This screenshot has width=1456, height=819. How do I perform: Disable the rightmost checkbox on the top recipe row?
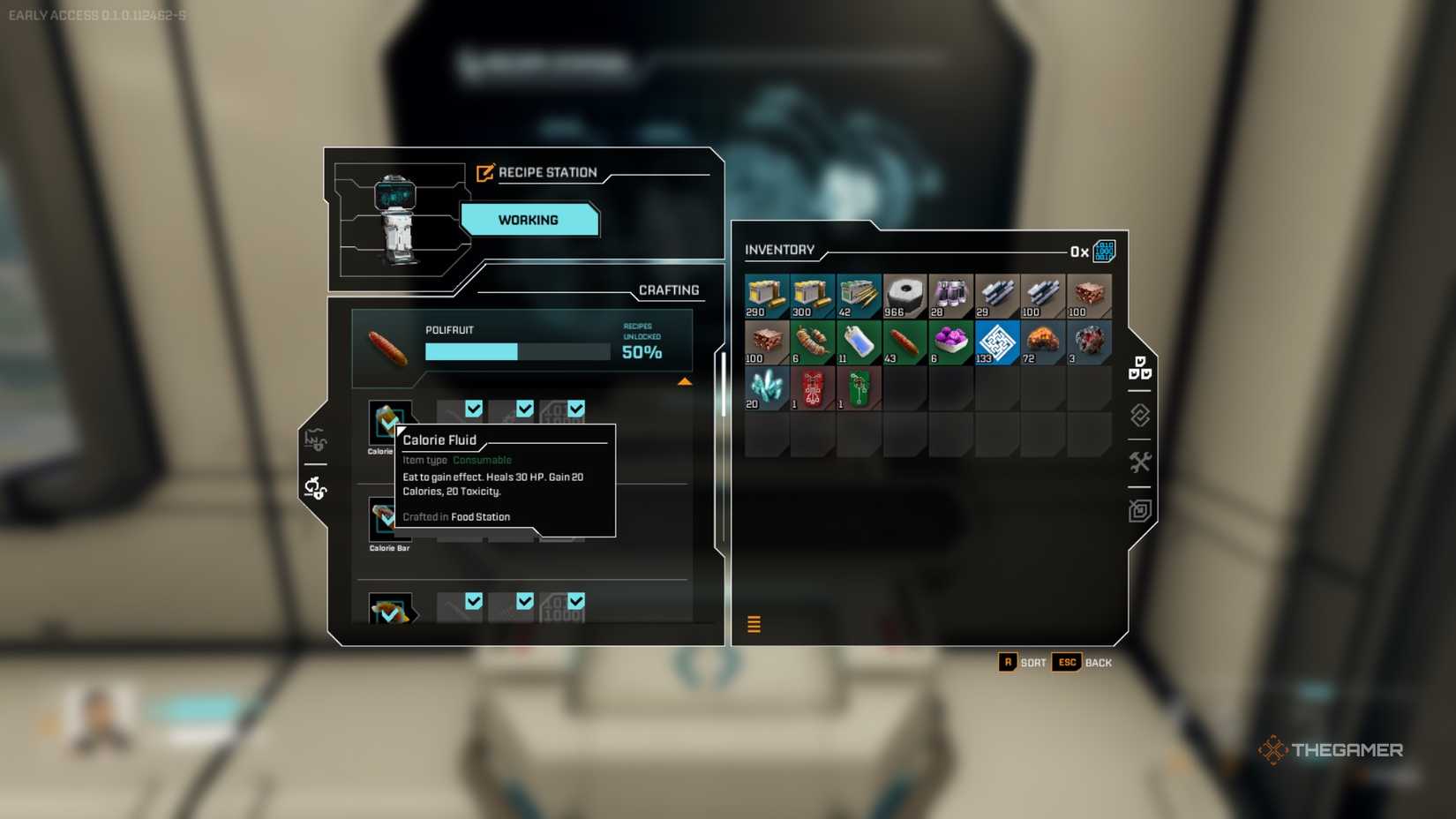(x=578, y=409)
